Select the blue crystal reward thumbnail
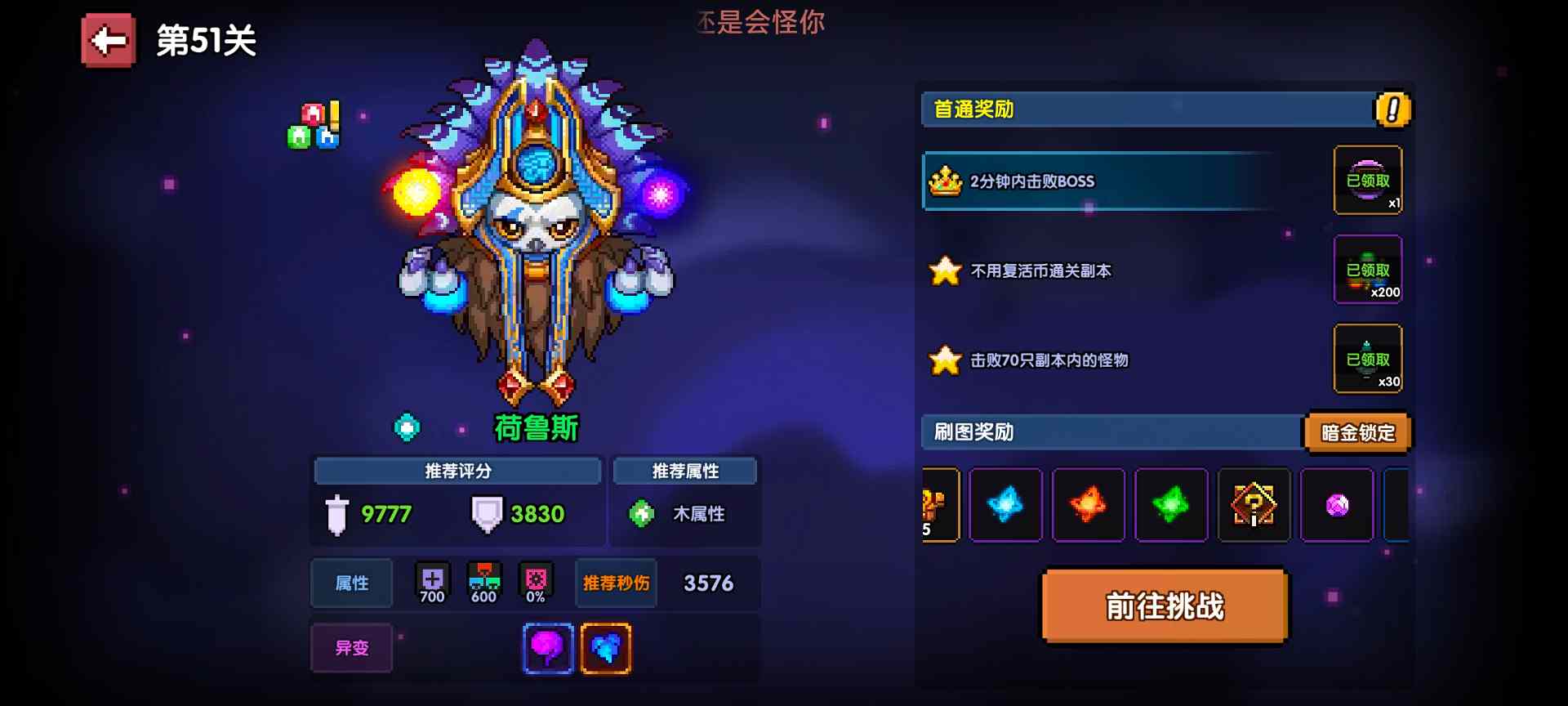Viewport: 1568px width, 706px height. tap(1005, 505)
